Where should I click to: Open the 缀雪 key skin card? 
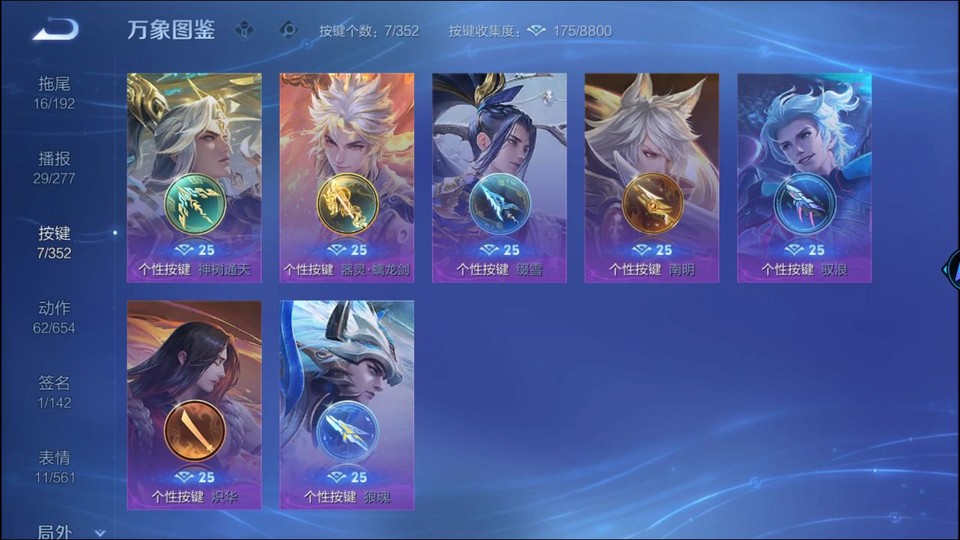tap(499, 178)
